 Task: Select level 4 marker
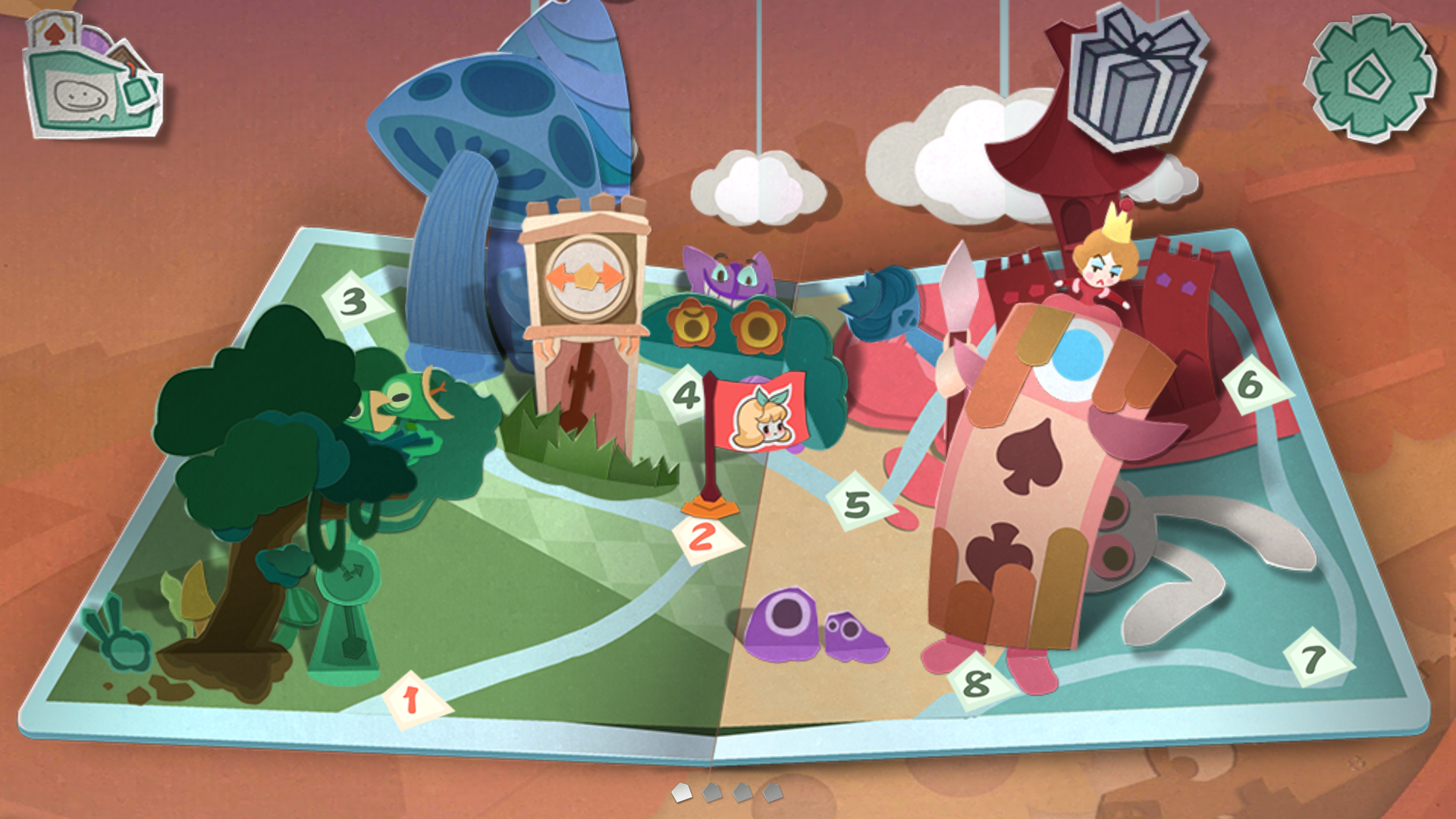tap(686, 394)
